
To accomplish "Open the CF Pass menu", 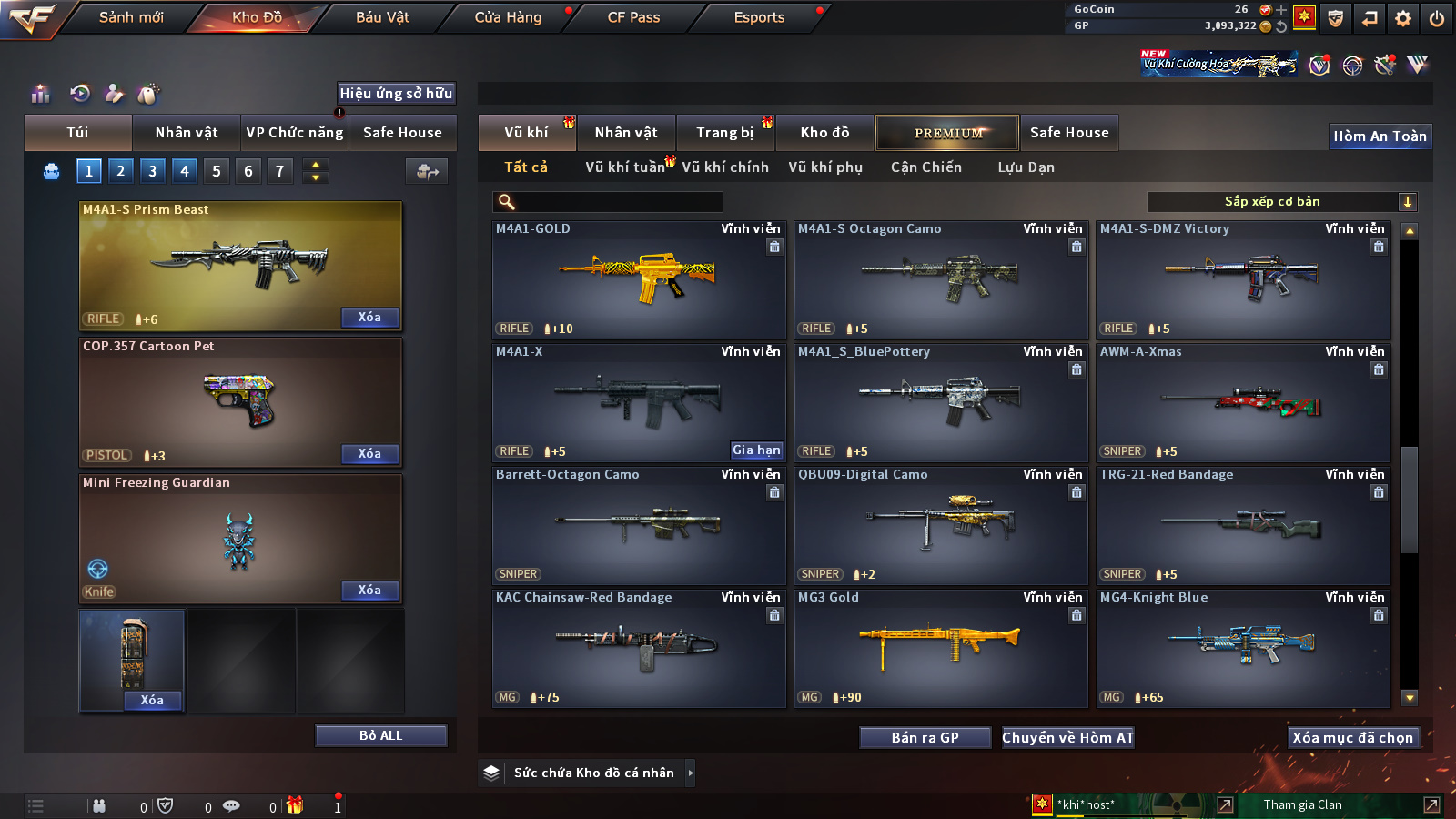I will point(633,17).
